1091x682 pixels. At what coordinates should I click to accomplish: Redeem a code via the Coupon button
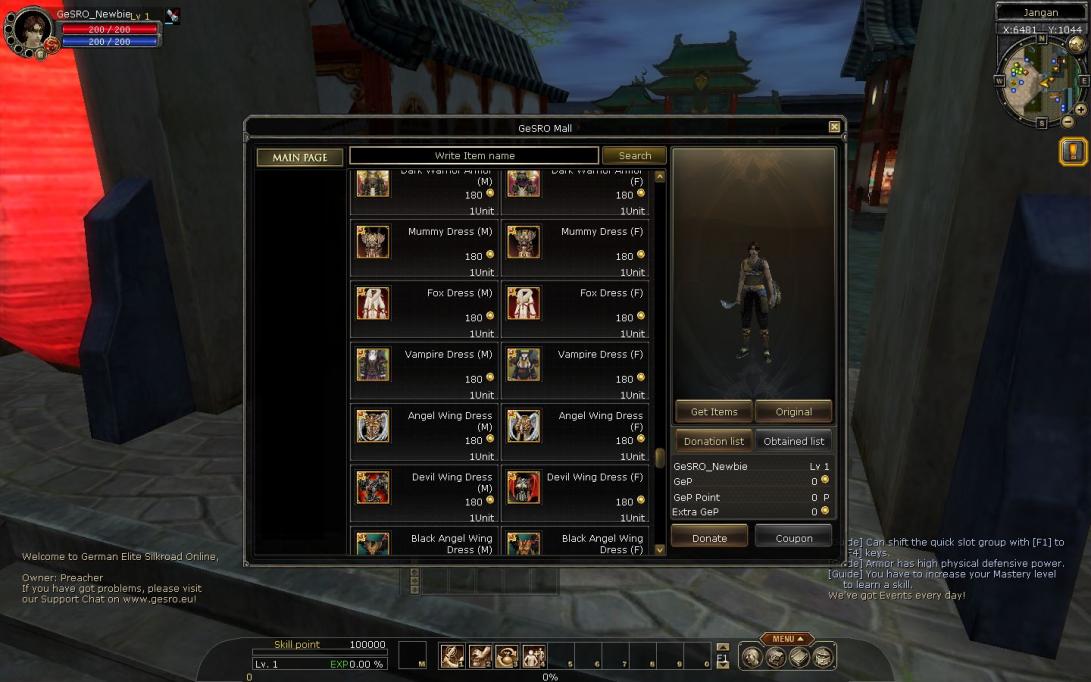coord(794,538)
